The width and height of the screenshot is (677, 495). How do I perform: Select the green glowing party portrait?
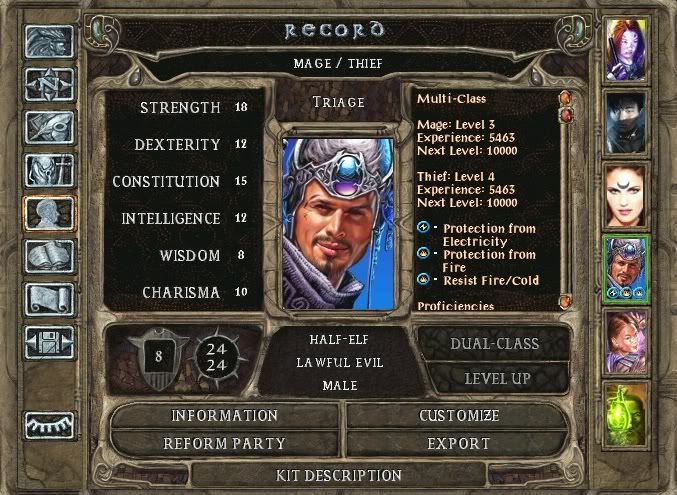coord(628,414)
